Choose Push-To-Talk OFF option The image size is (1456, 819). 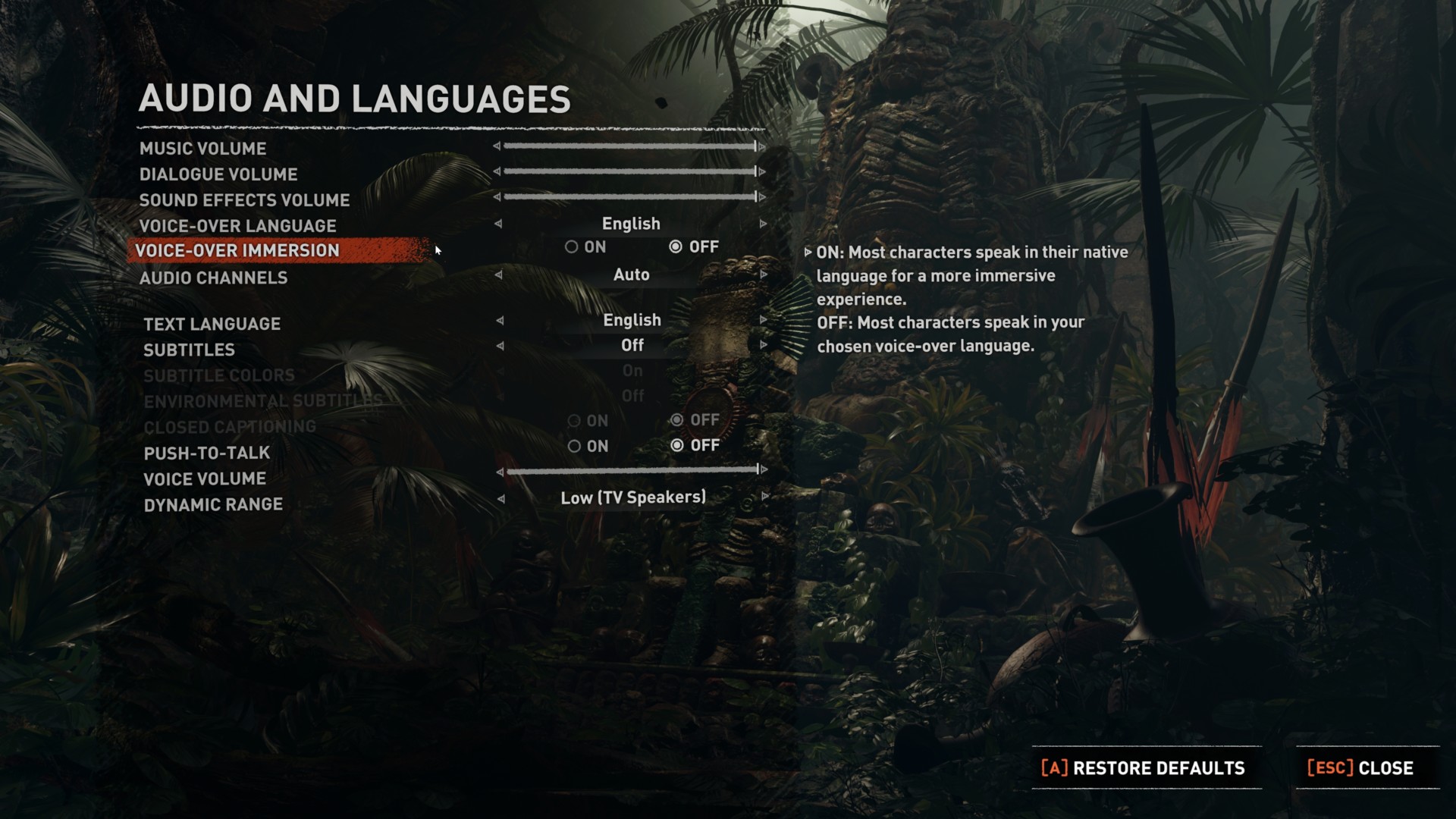677,446
